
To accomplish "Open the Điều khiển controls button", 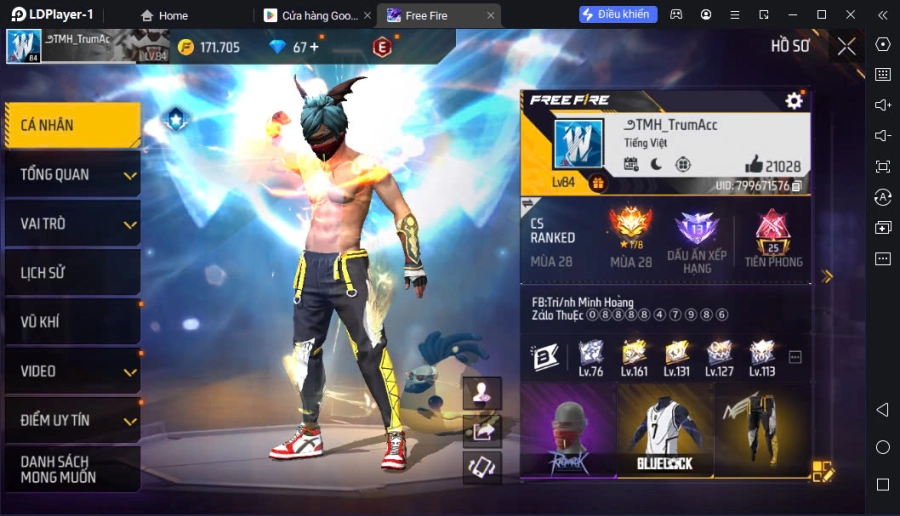I will pyautogui.click(x=618, y=14).
